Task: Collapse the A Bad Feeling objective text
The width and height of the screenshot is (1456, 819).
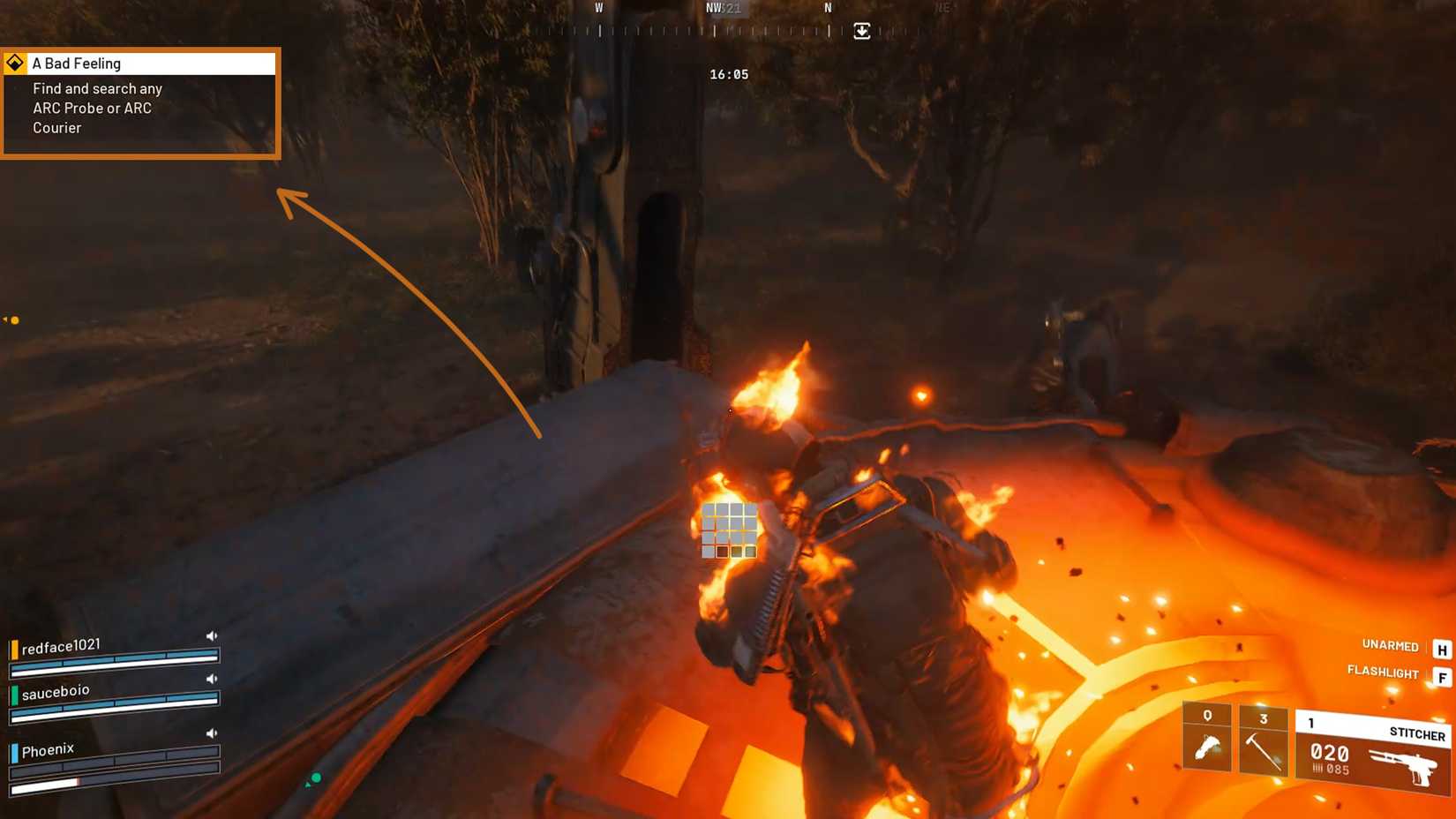Action: click(91, 108)
